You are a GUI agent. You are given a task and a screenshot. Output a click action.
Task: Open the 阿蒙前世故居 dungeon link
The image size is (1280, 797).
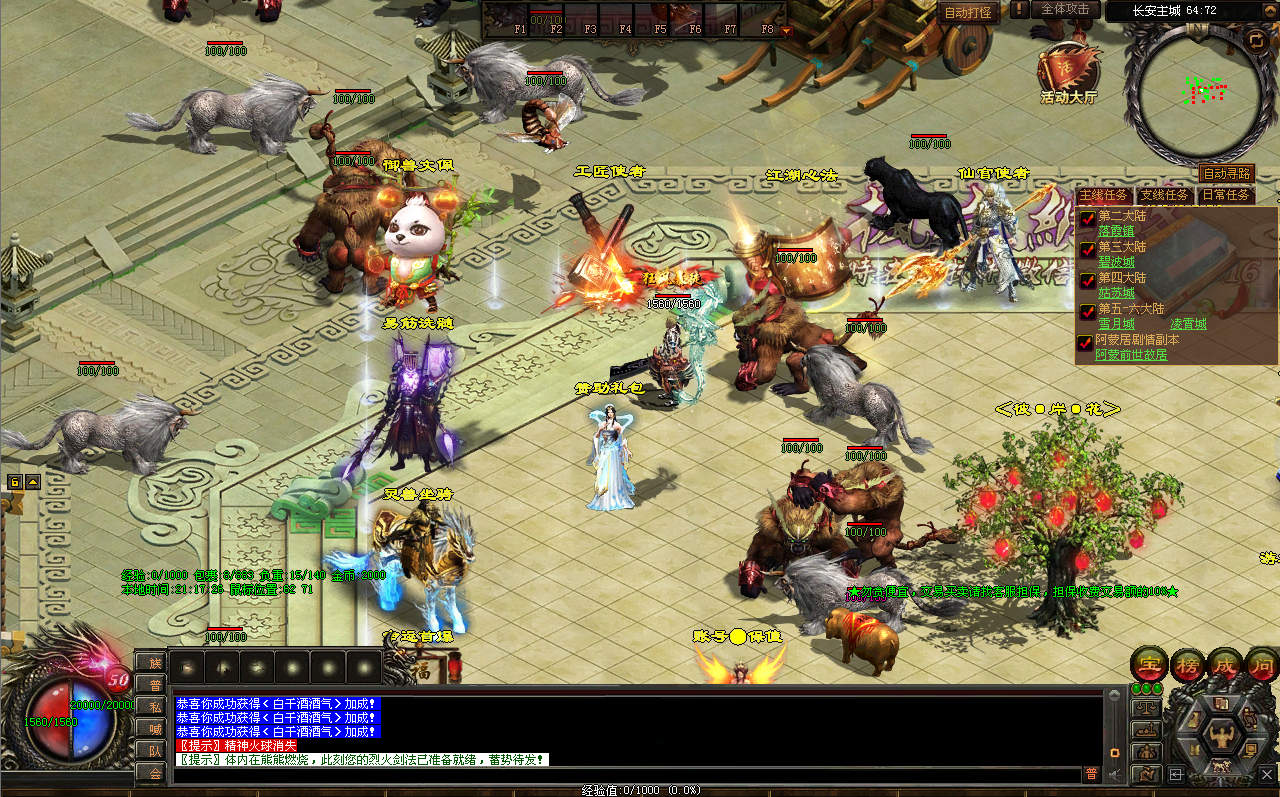click(1131, 355)
